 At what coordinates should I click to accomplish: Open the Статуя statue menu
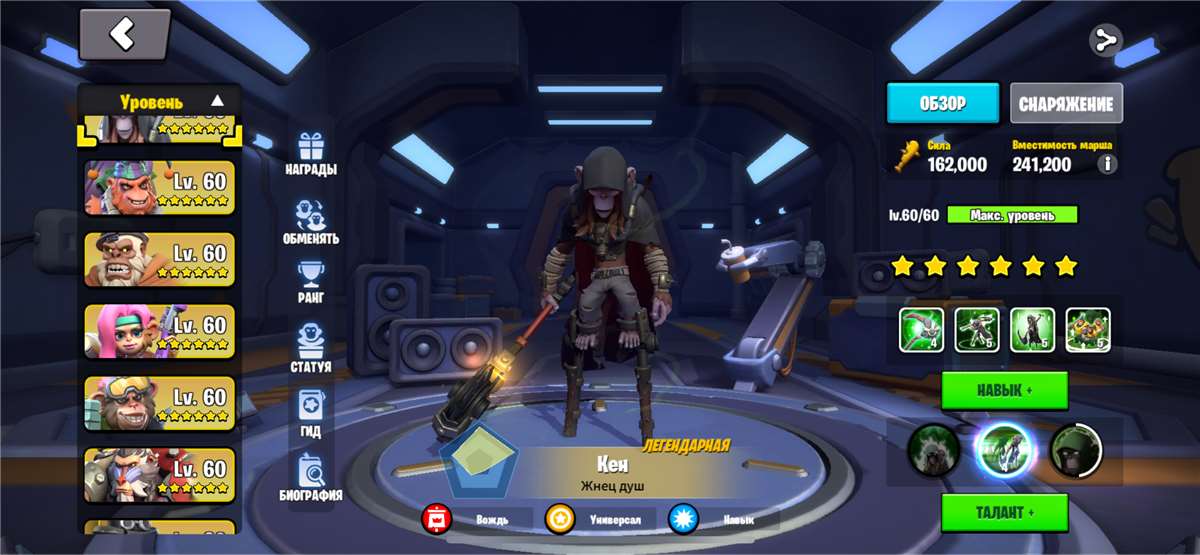coord(311,350)
